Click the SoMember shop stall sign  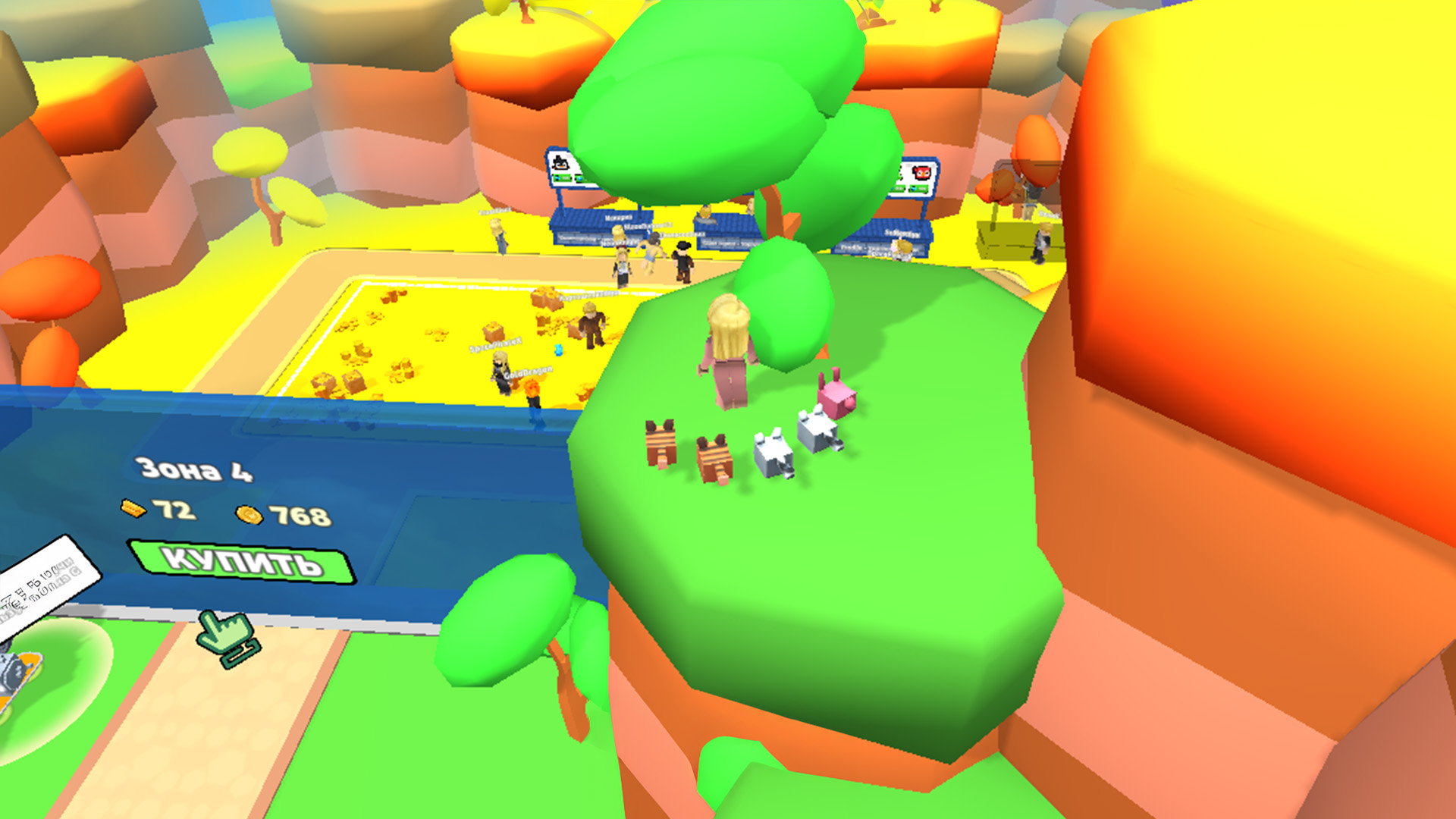[x=902, y=234]
